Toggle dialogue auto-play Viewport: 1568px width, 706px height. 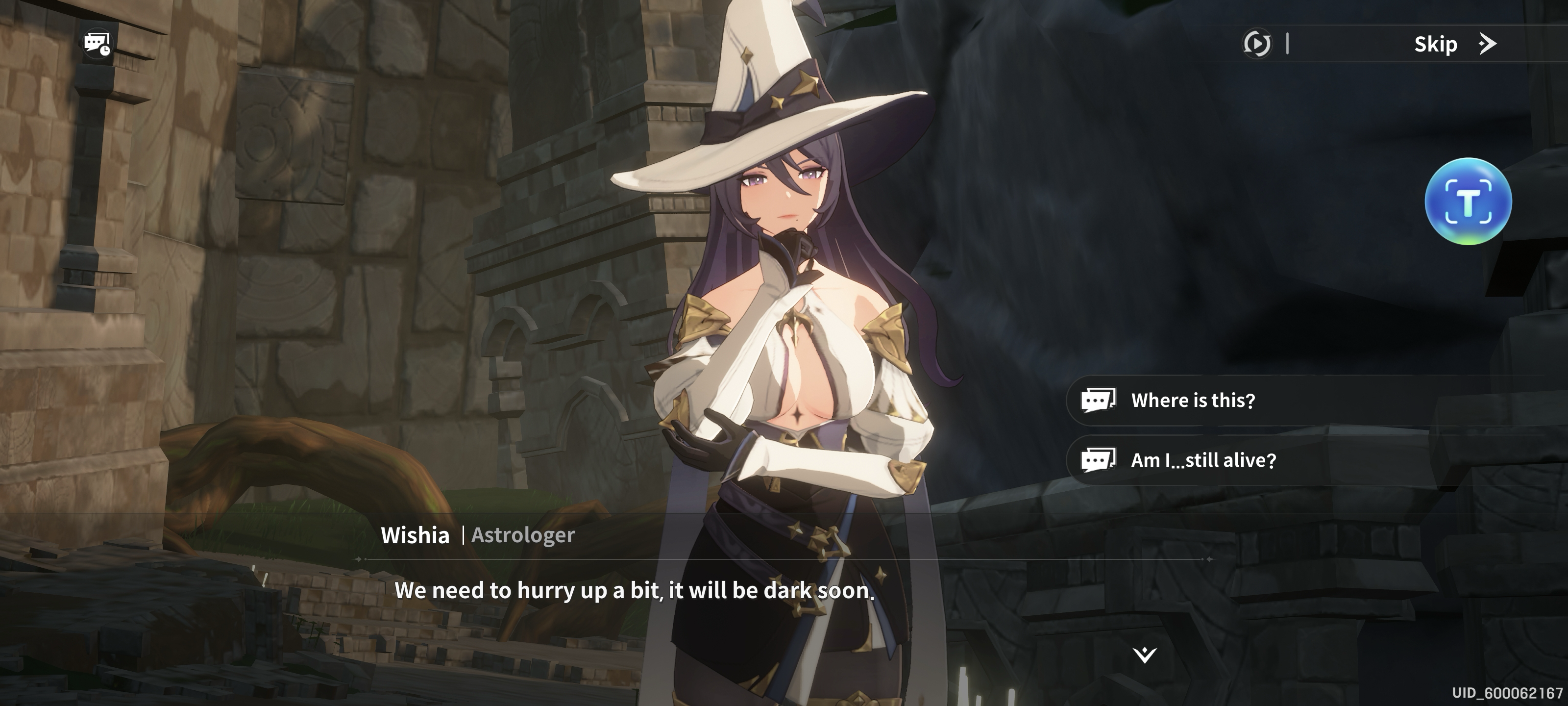point(1256,44)
